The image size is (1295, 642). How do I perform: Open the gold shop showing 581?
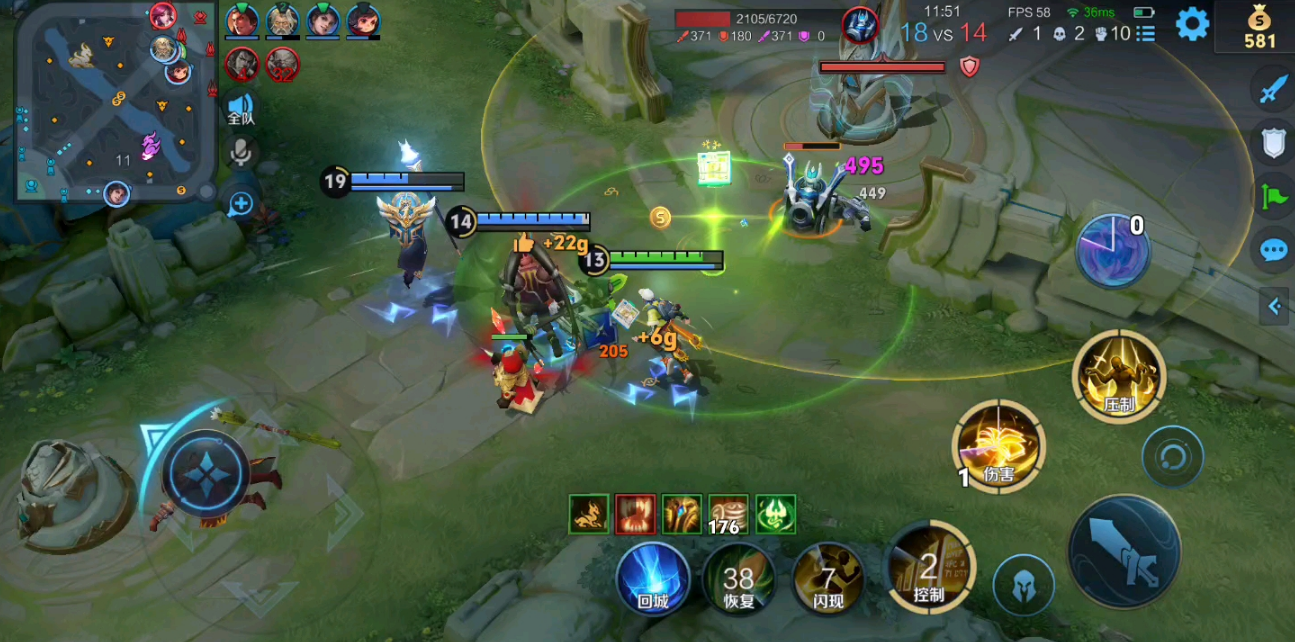point(1259,28)
